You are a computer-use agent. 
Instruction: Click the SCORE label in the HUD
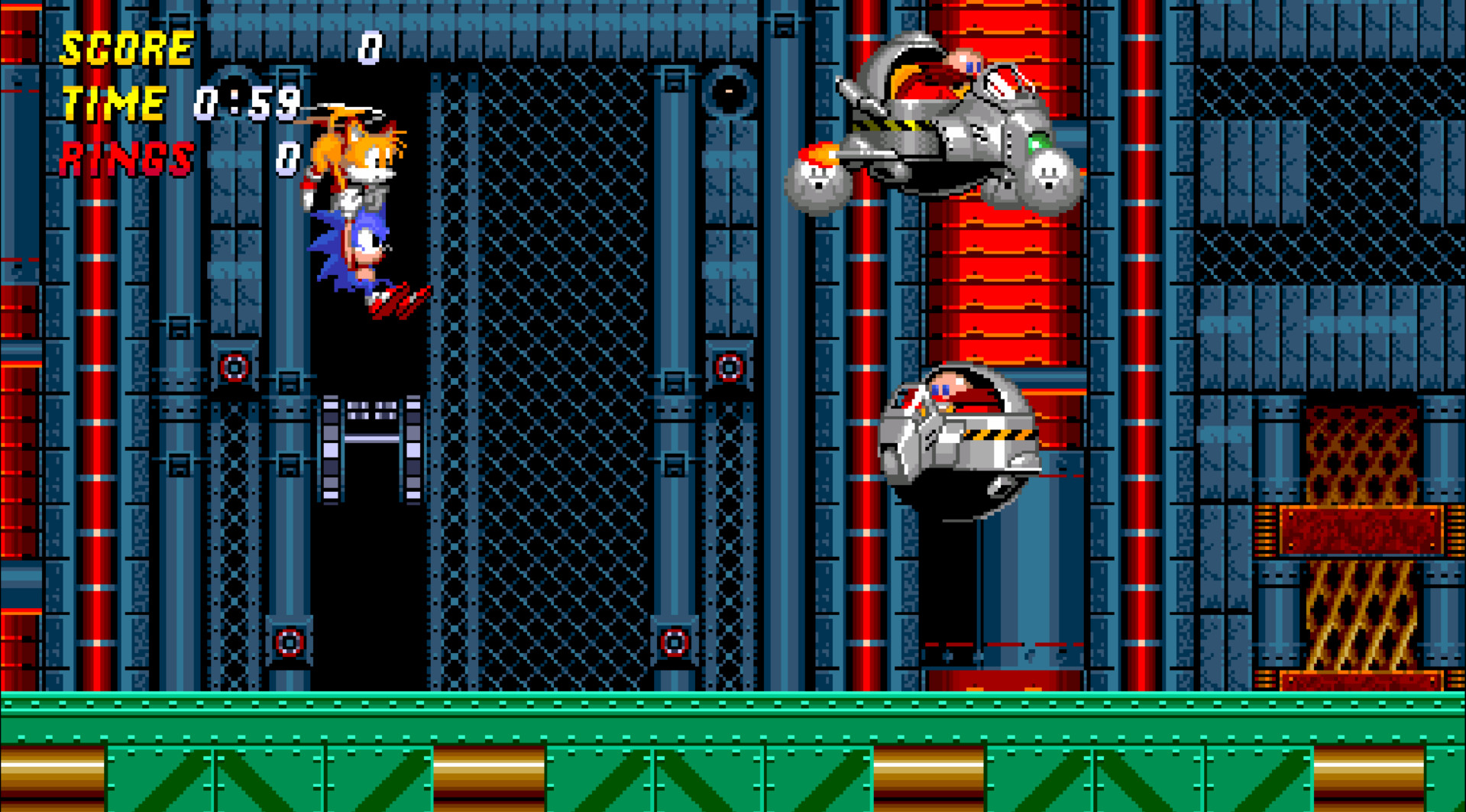126,50
